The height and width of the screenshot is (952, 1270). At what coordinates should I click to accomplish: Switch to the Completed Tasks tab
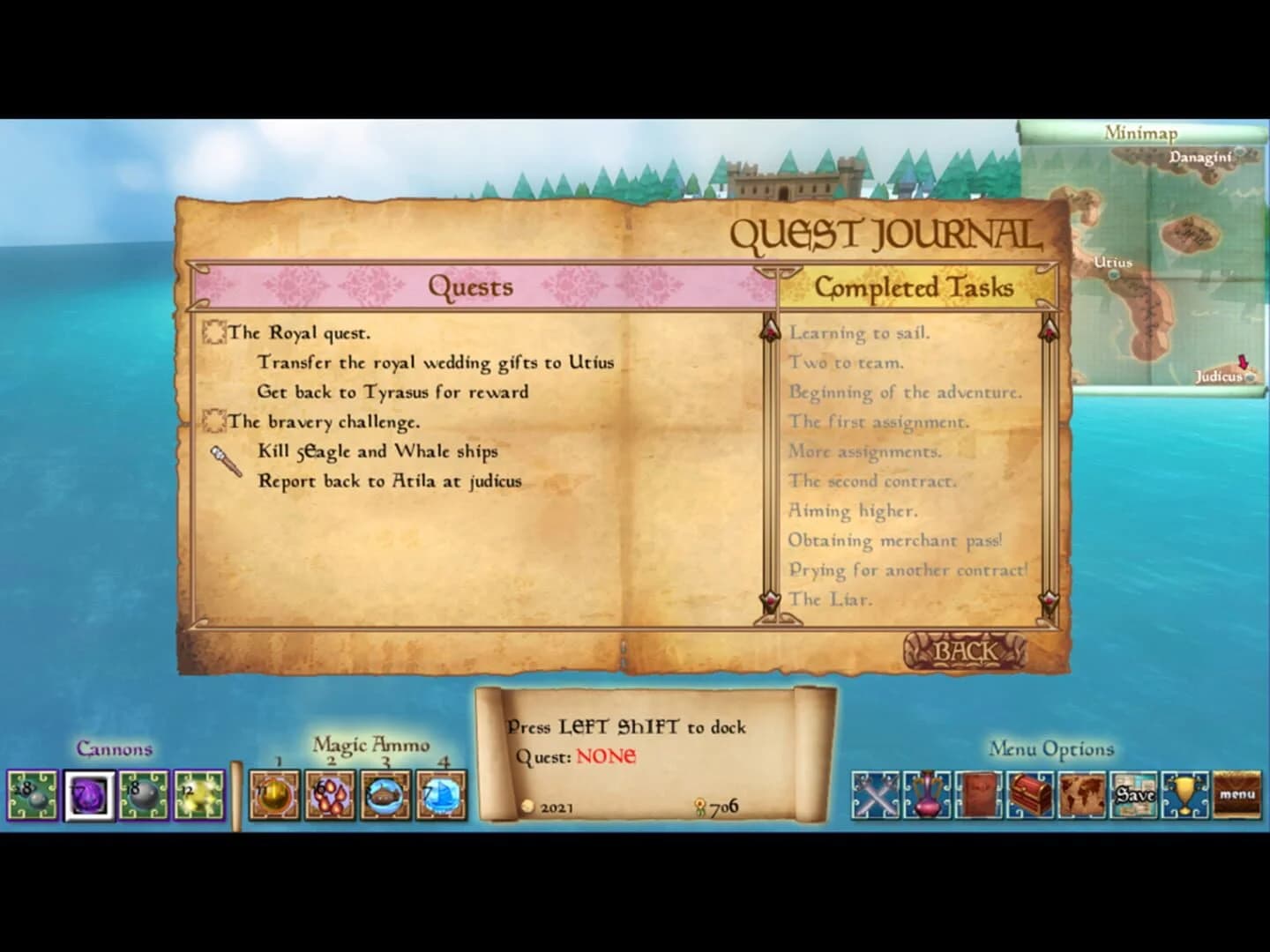[x=917, y=287]
